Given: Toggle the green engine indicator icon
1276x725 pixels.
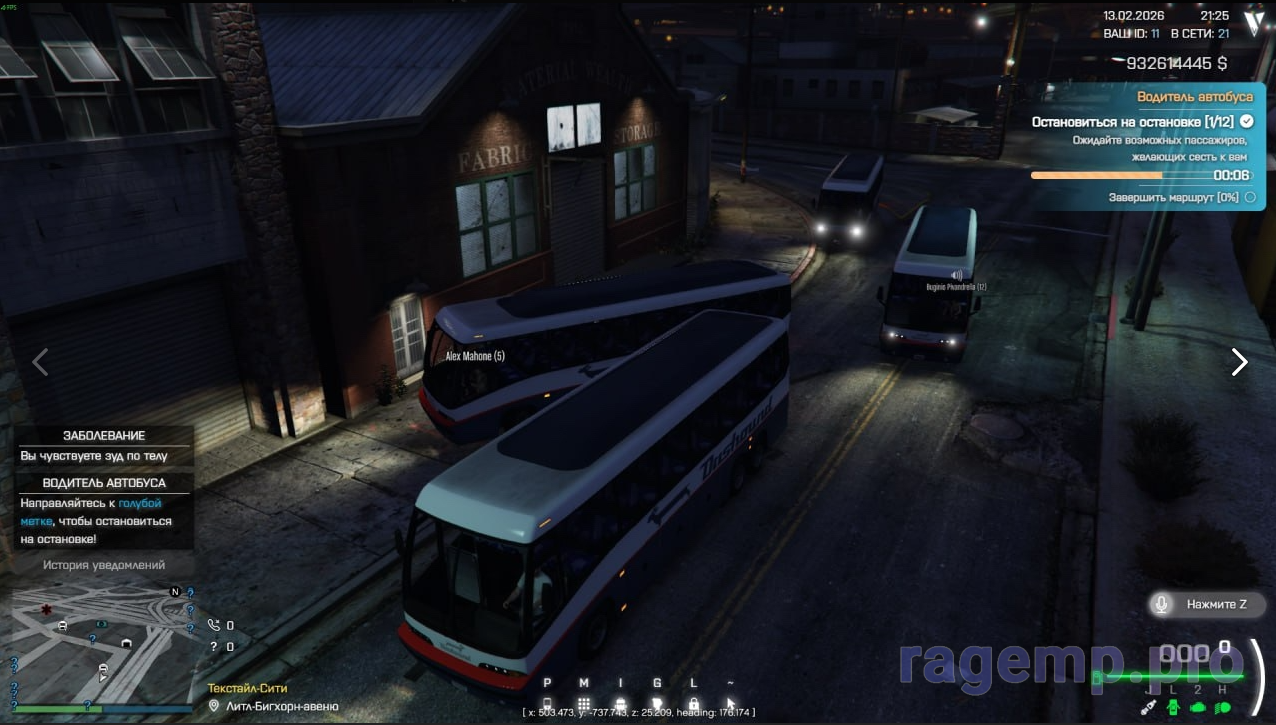Looking at the screenshot, I should (x=1198, y=707).
